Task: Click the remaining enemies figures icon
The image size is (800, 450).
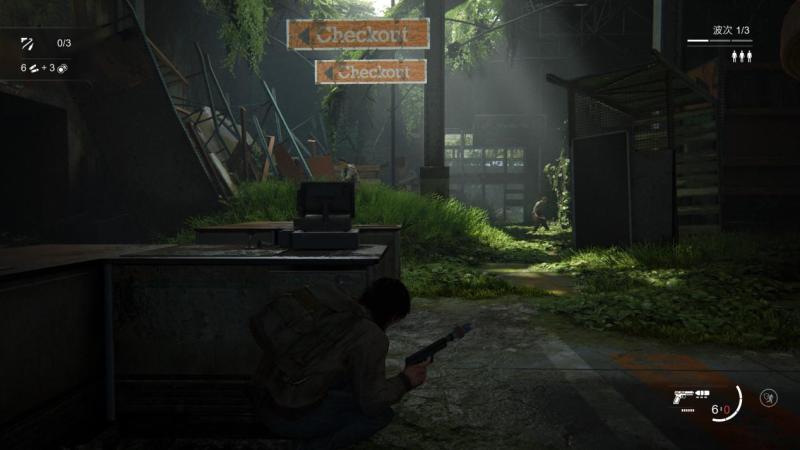Action: 741,57
